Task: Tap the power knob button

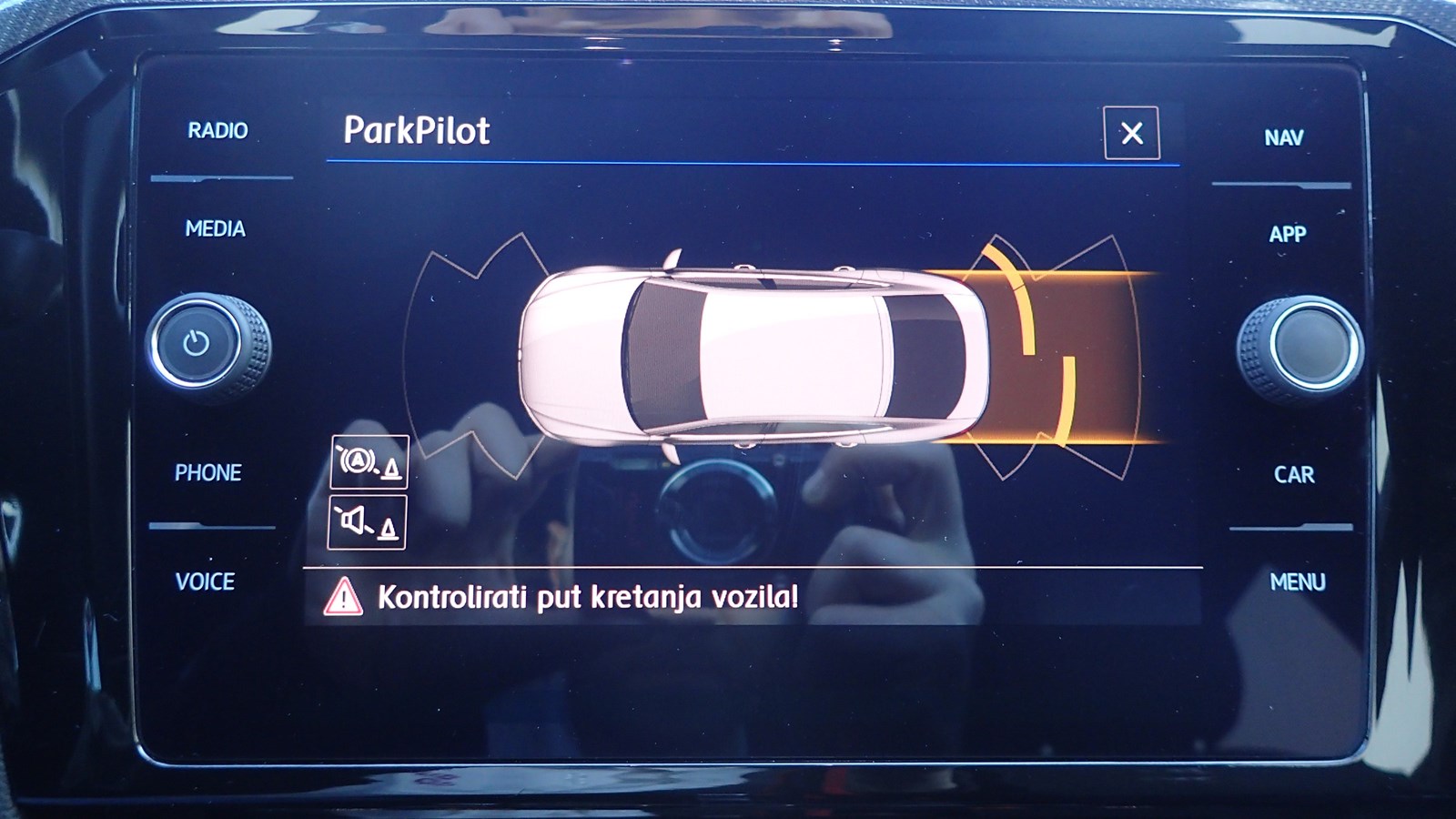Action: pyautogui.click(x=197, y=344)
